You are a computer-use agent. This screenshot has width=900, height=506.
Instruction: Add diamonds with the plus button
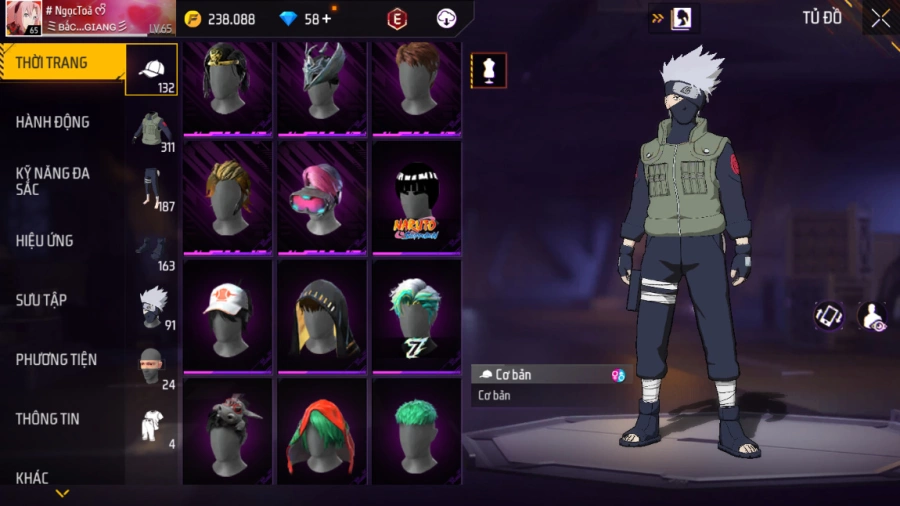[x=326, y=19]
